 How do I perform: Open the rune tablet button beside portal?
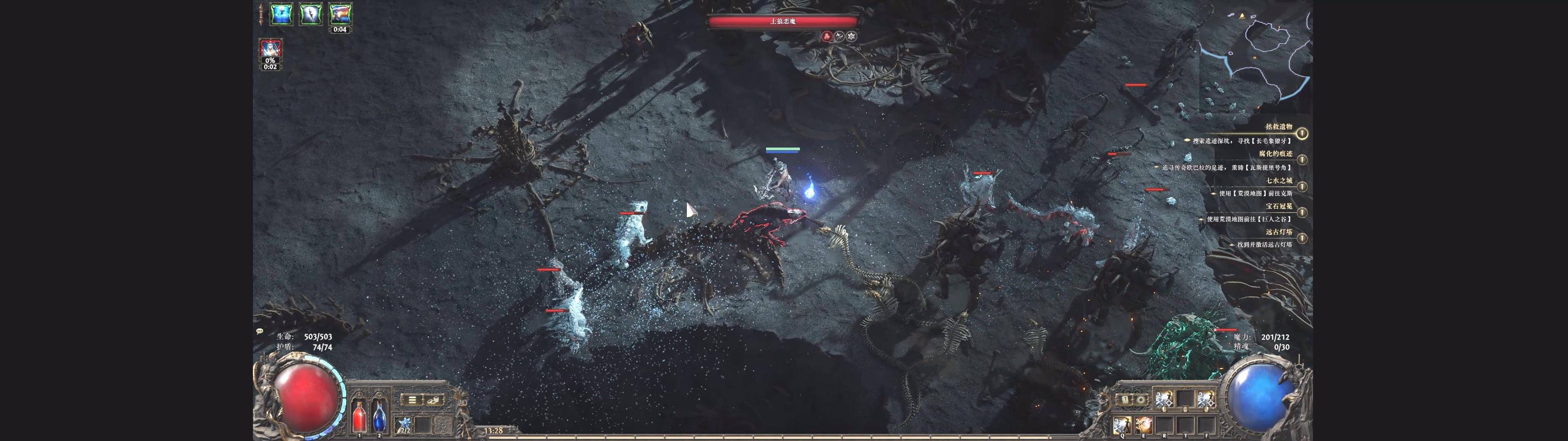click(x=1125, y=400)
